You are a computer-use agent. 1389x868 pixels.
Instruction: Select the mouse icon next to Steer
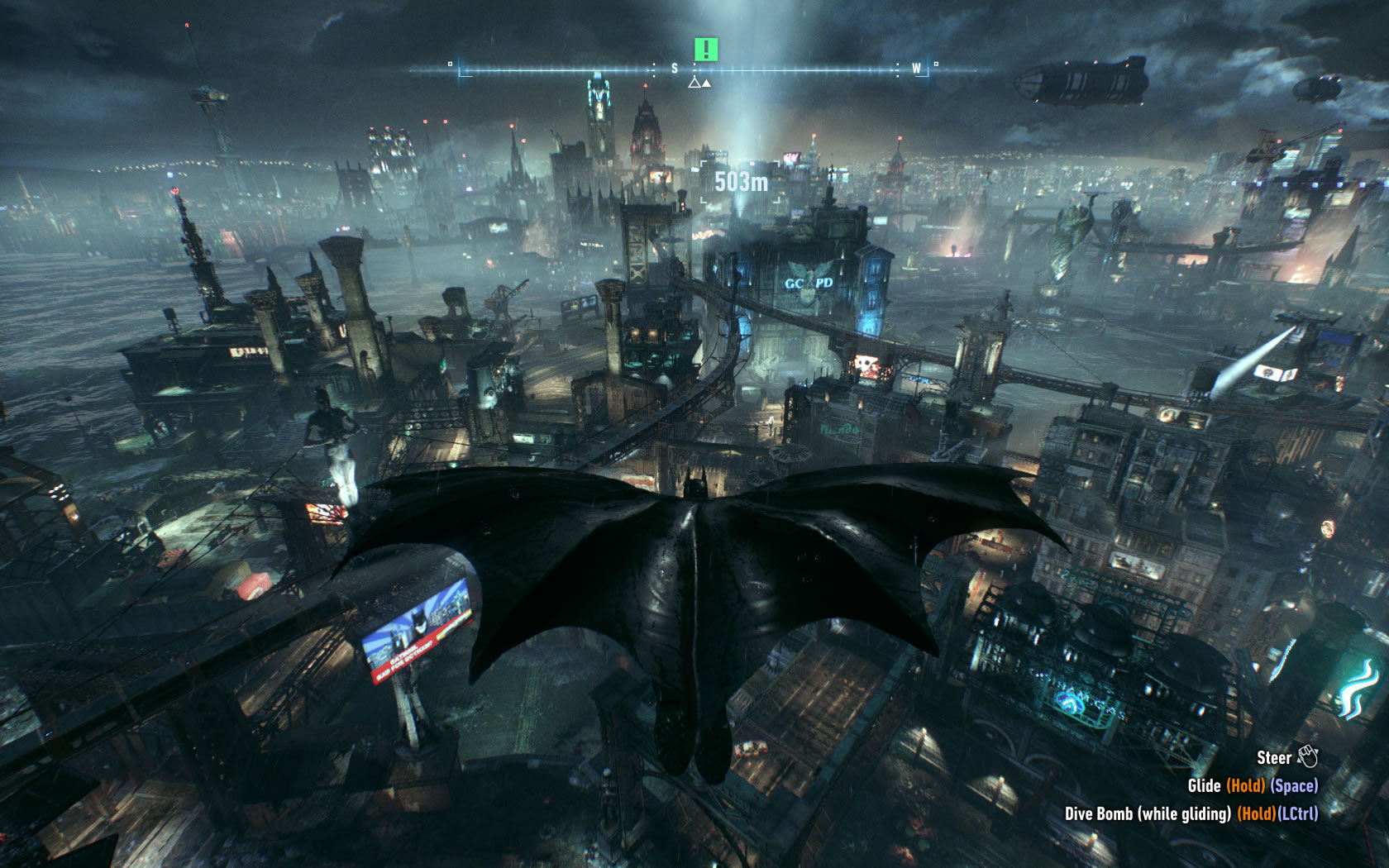click(x=1310, y=756)
